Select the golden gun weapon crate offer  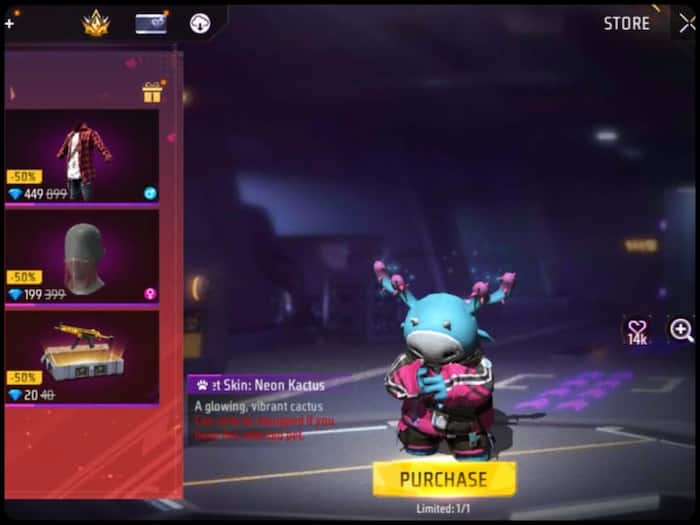pos(81,358)
